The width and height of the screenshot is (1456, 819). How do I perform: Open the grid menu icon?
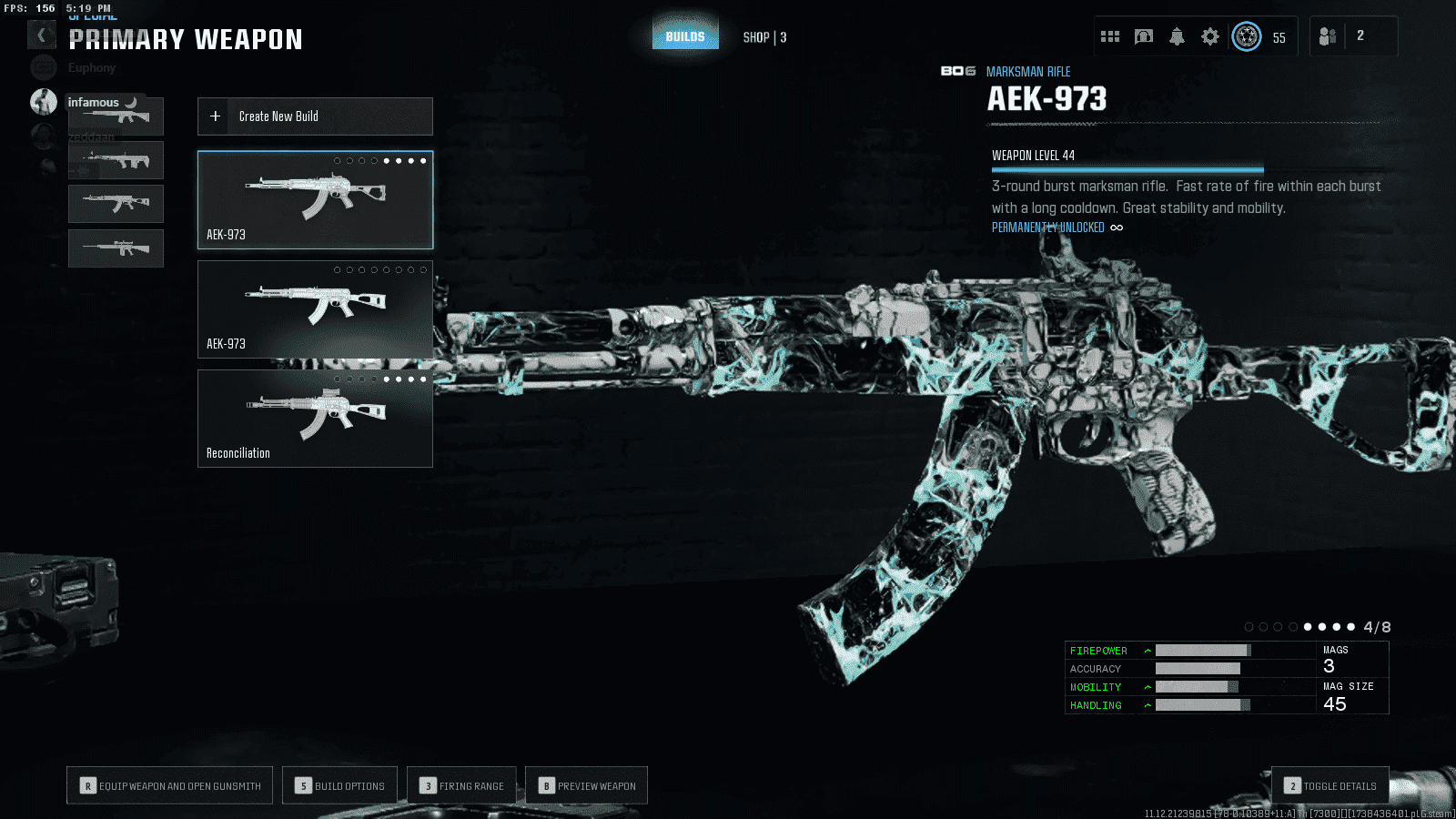click(1110, 36)
